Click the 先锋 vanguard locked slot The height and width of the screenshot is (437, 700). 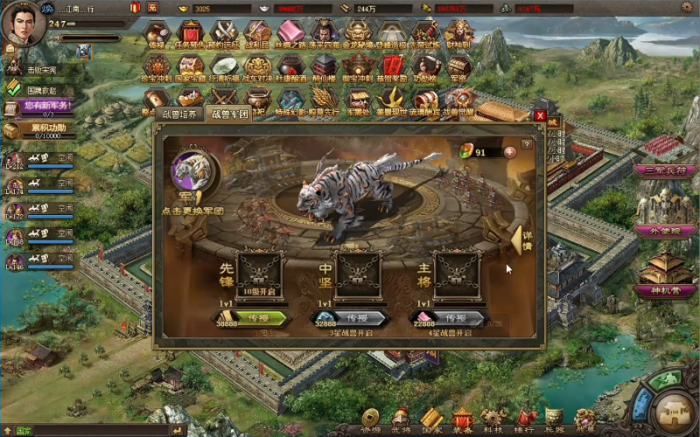259,273
